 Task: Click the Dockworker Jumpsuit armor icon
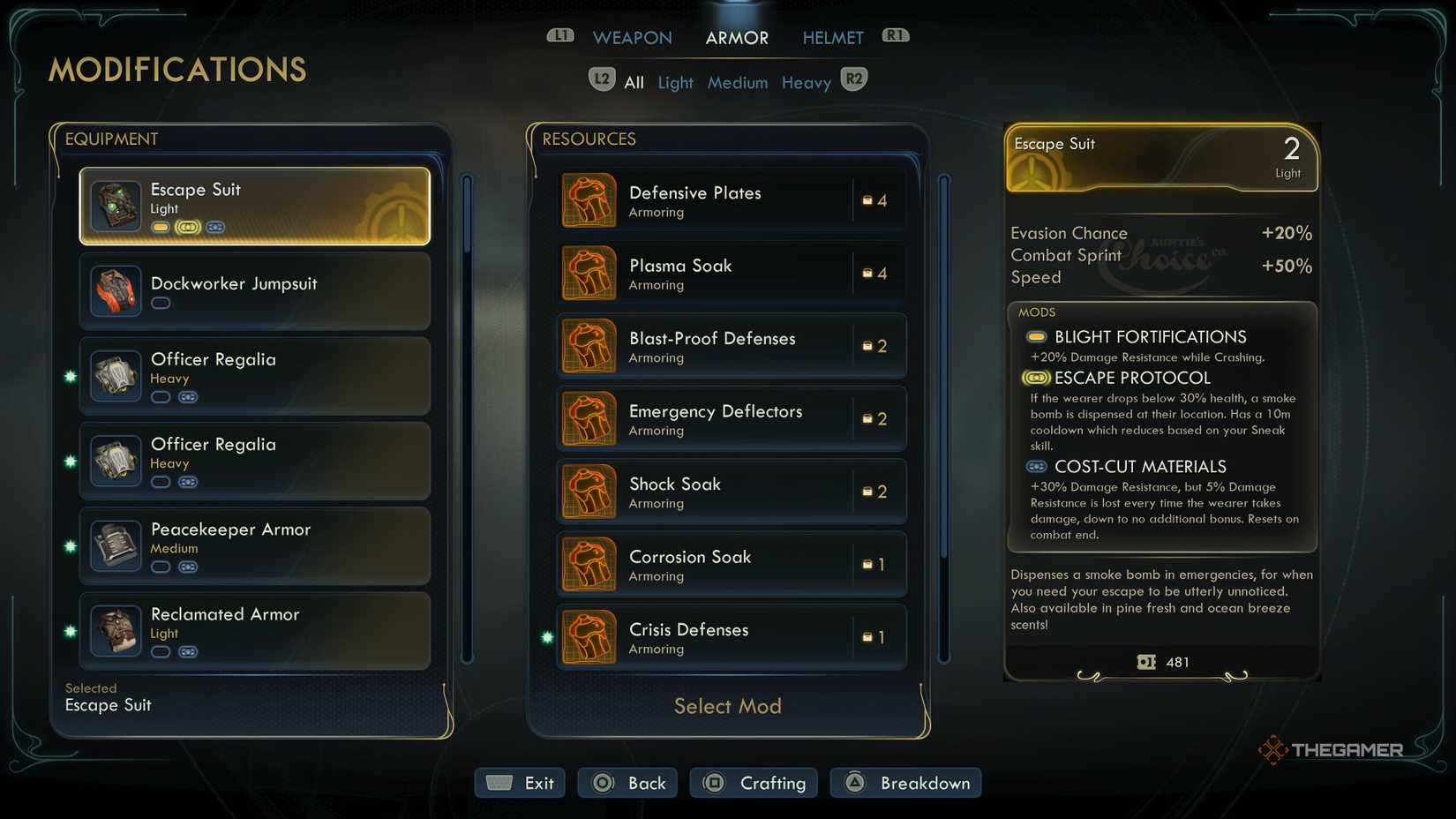click(115, 291)
